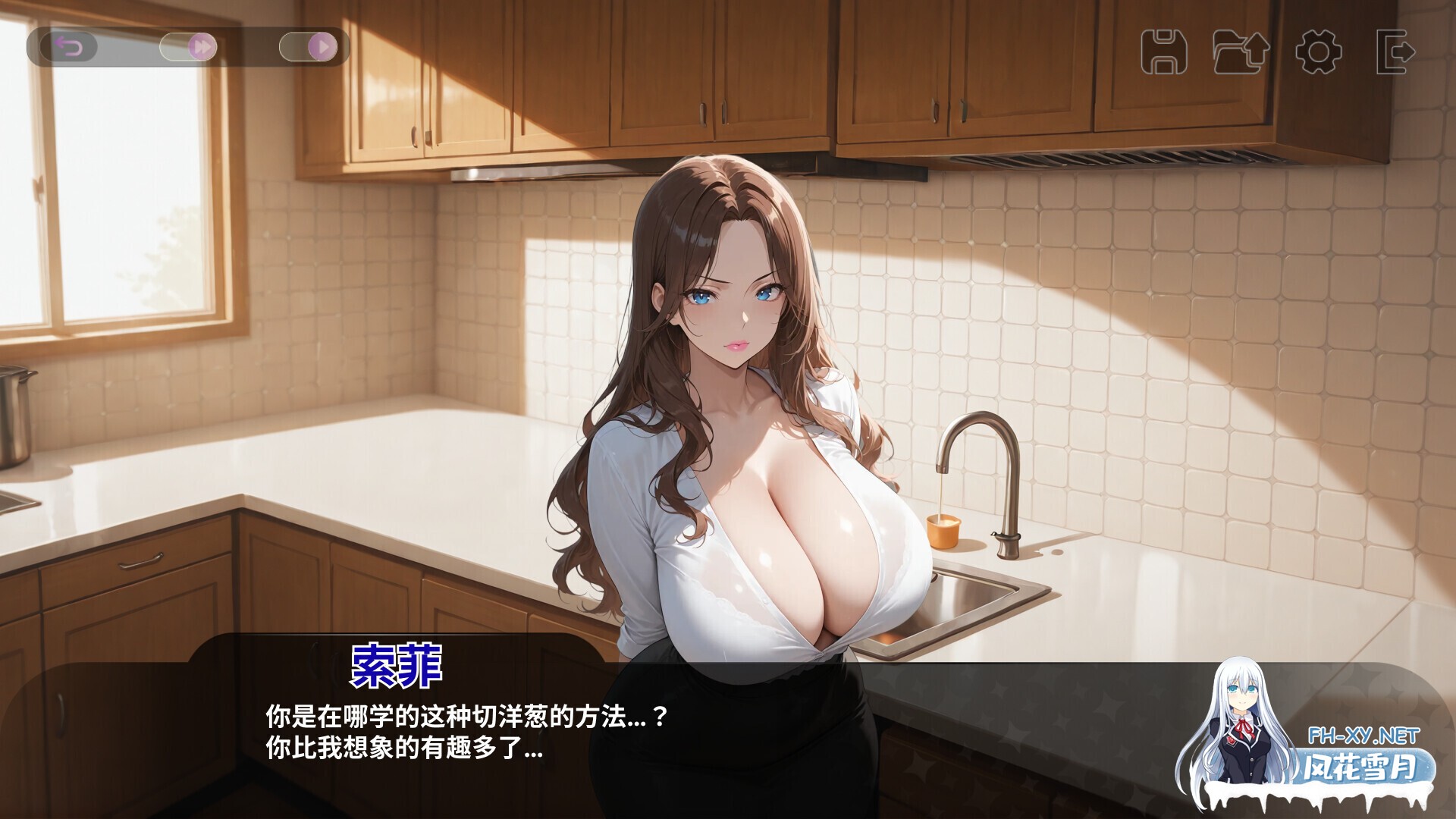Enable skip mode with its toggle switch

188,47
